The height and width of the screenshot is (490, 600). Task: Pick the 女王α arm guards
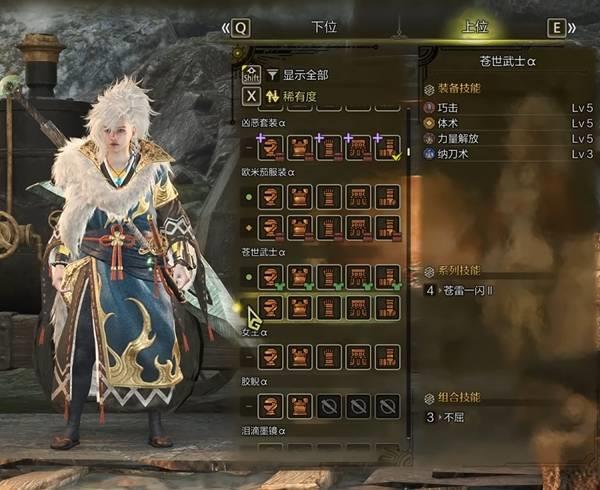[x=328, y=356]
